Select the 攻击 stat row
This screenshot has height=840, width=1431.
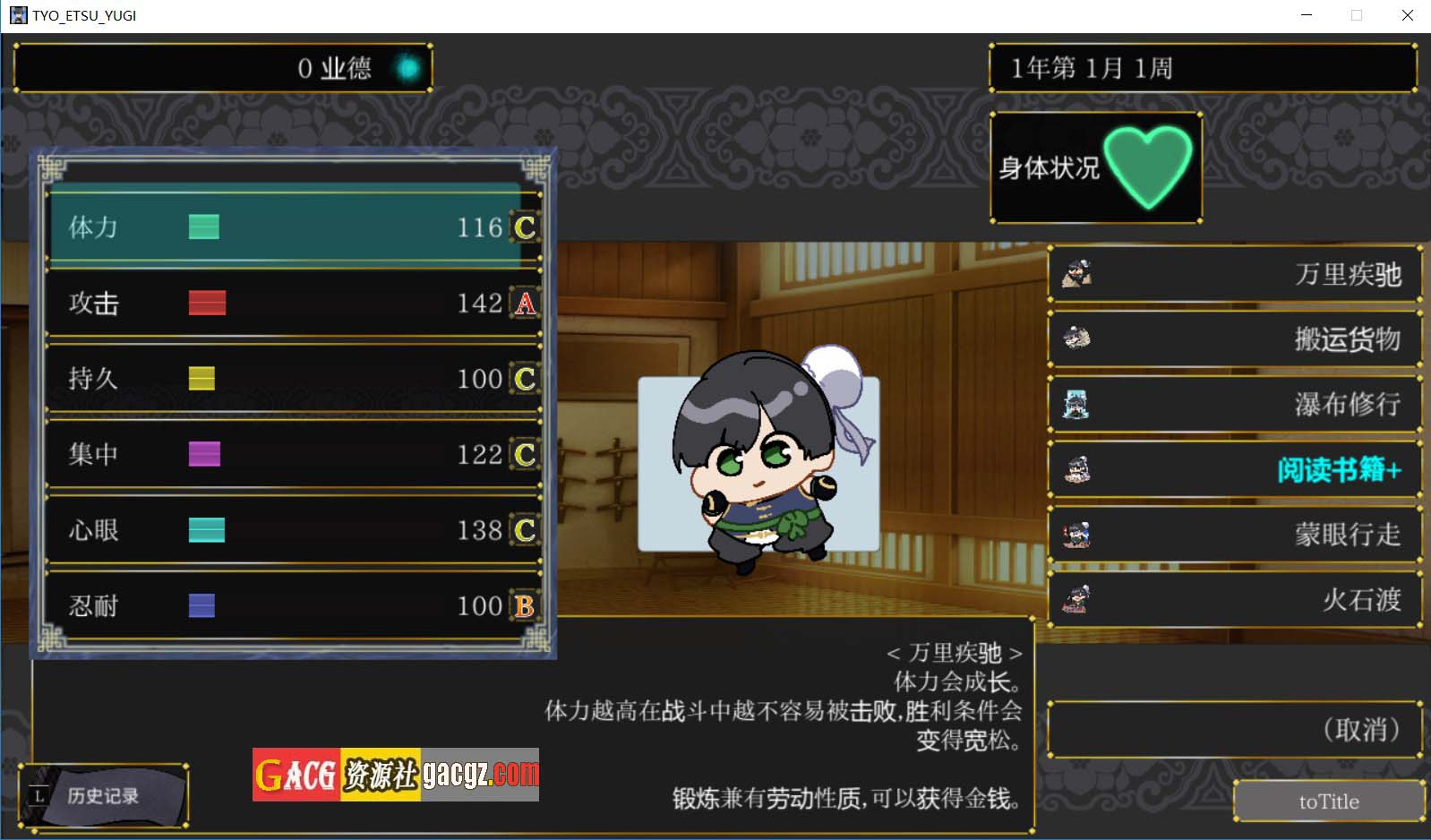pos(294,304)
